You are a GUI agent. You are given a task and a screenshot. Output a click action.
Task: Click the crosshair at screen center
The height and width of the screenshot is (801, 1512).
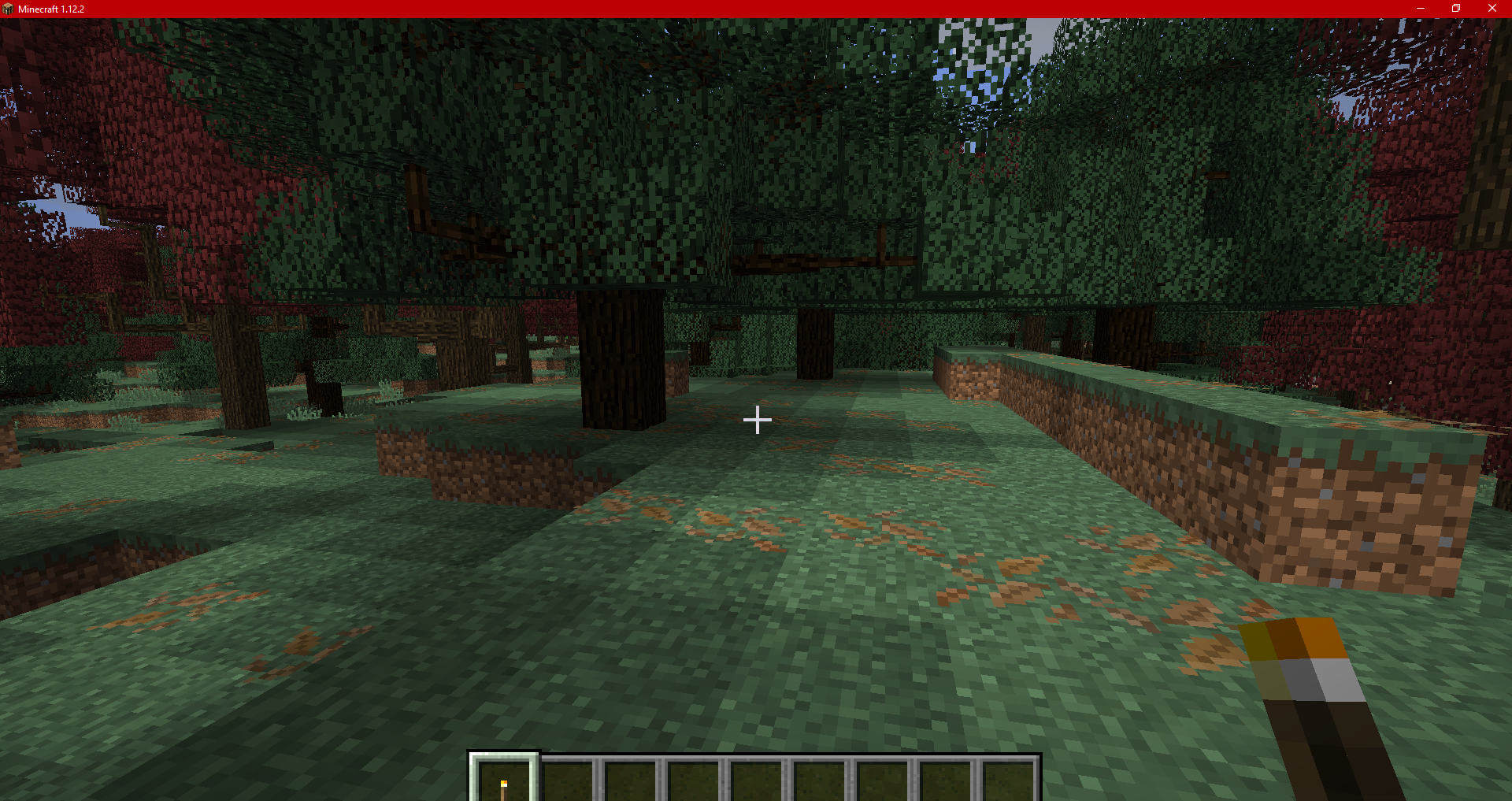757,420
